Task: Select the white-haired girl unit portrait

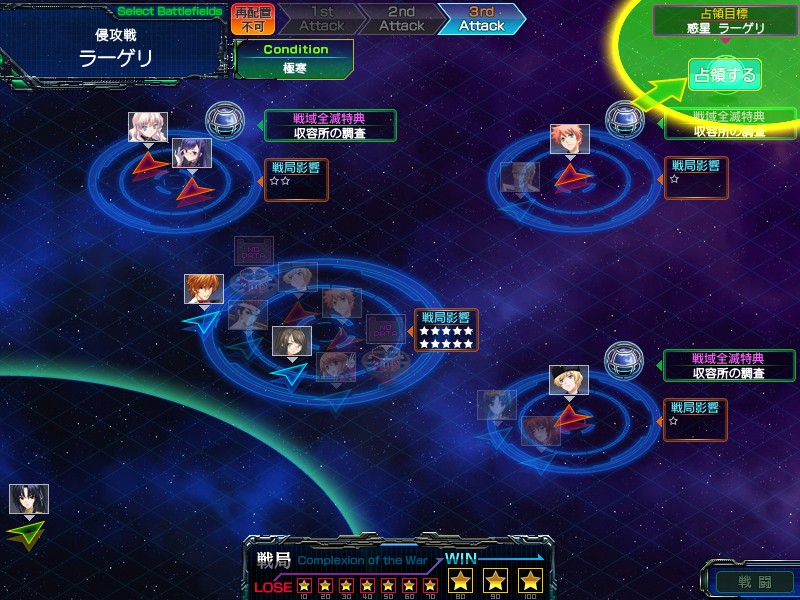Action: (147, 127)
